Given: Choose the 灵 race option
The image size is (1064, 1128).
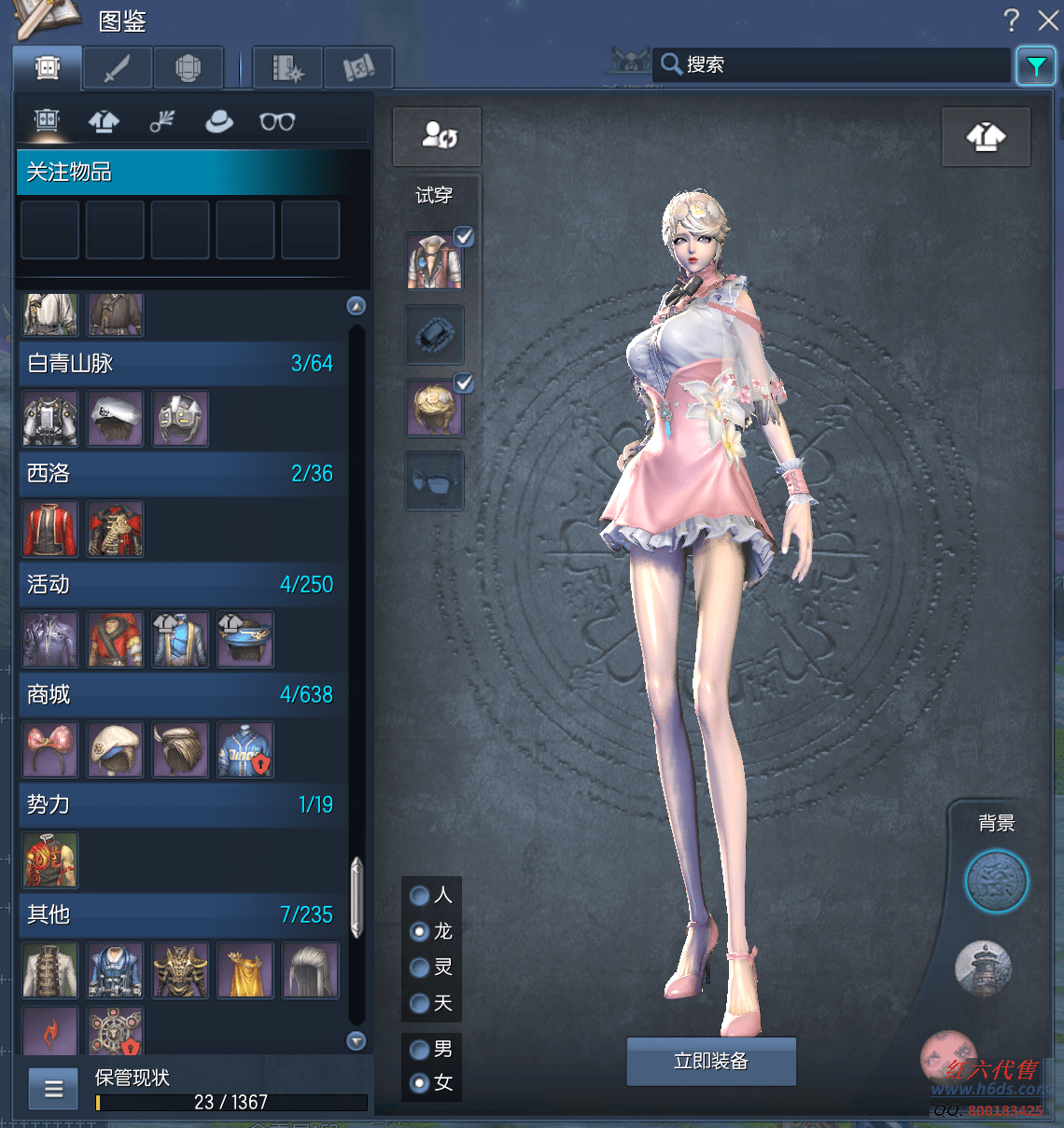Looking at the screenshot, I should coord(420,968).
